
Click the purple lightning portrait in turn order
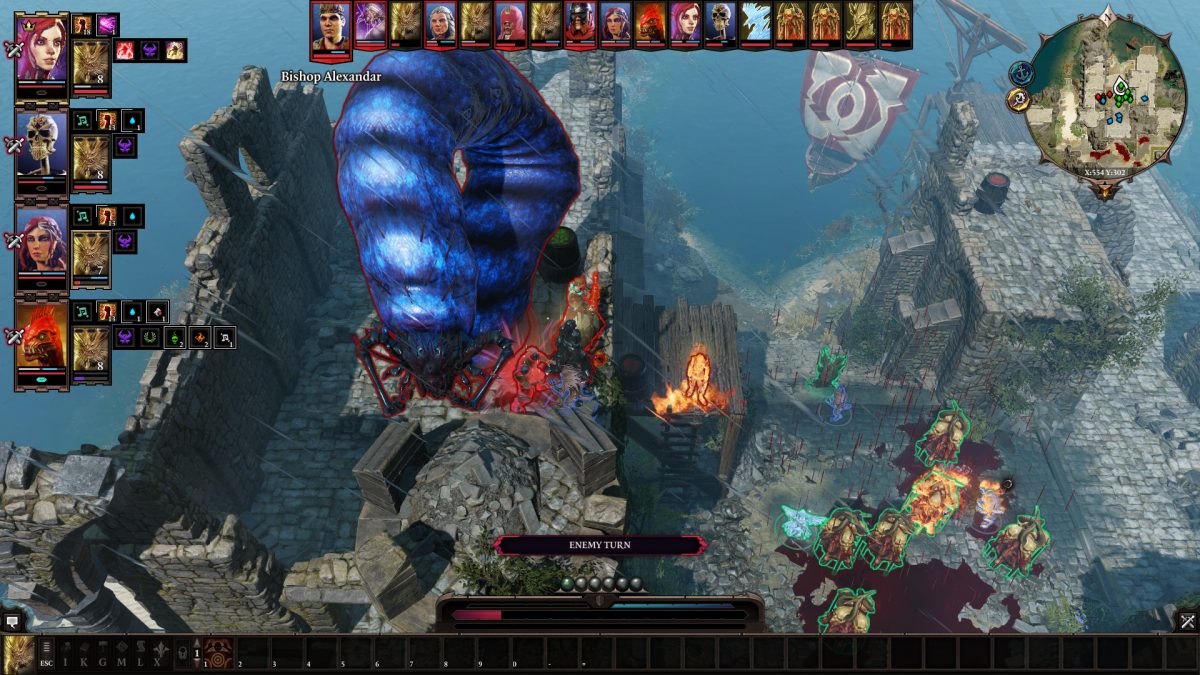[370, 24]
